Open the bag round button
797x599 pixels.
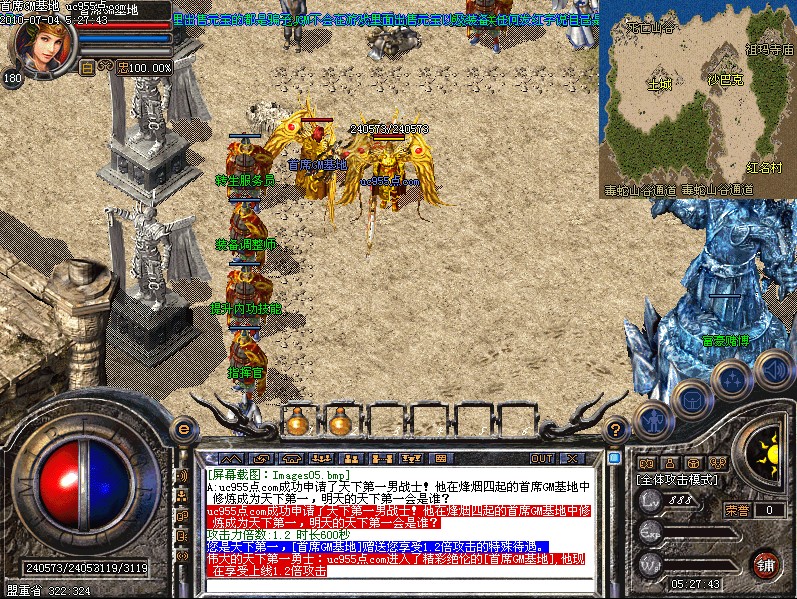(x=691, y=399)
